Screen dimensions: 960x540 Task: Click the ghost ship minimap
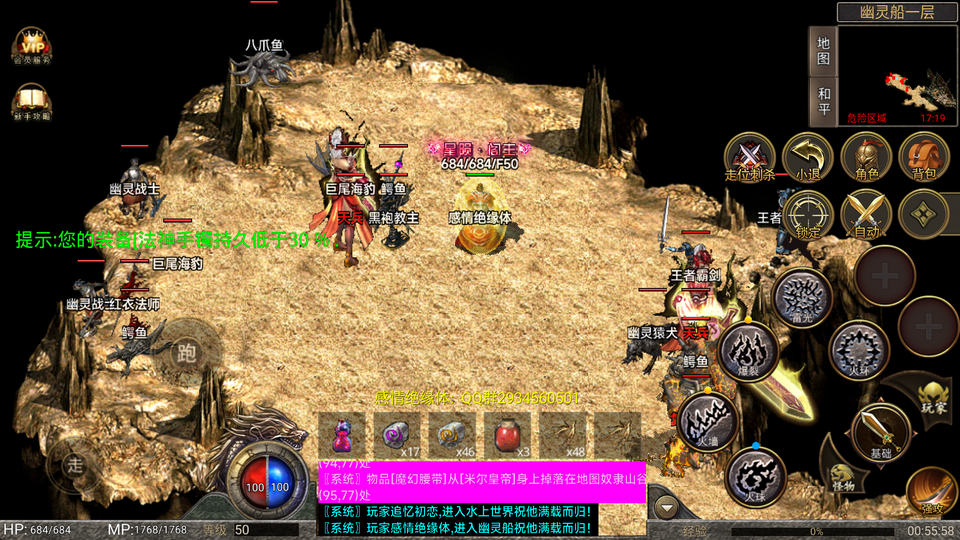(897, 75)
